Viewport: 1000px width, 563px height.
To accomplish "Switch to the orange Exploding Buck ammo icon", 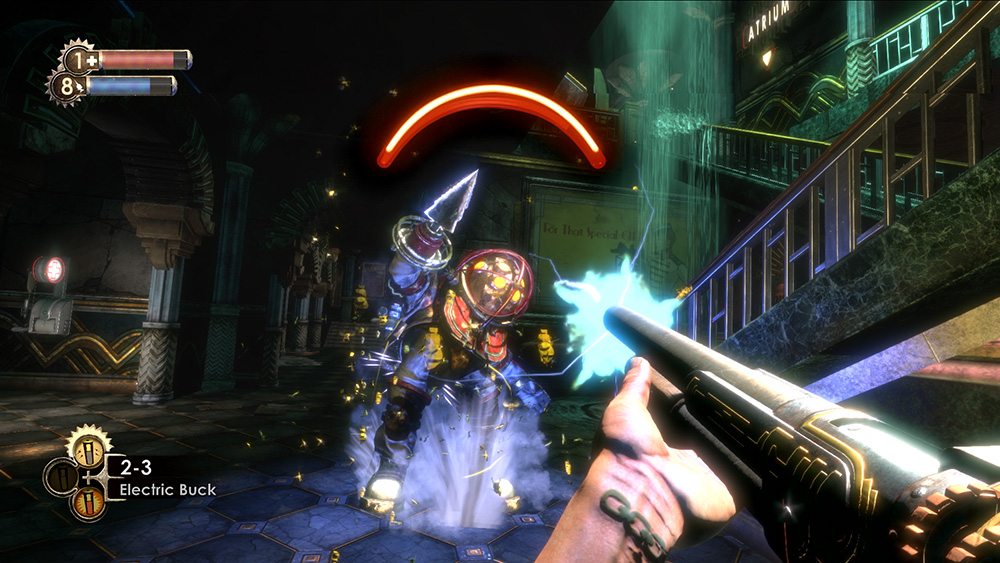I will pyautogui.click(x=86, y=500).
